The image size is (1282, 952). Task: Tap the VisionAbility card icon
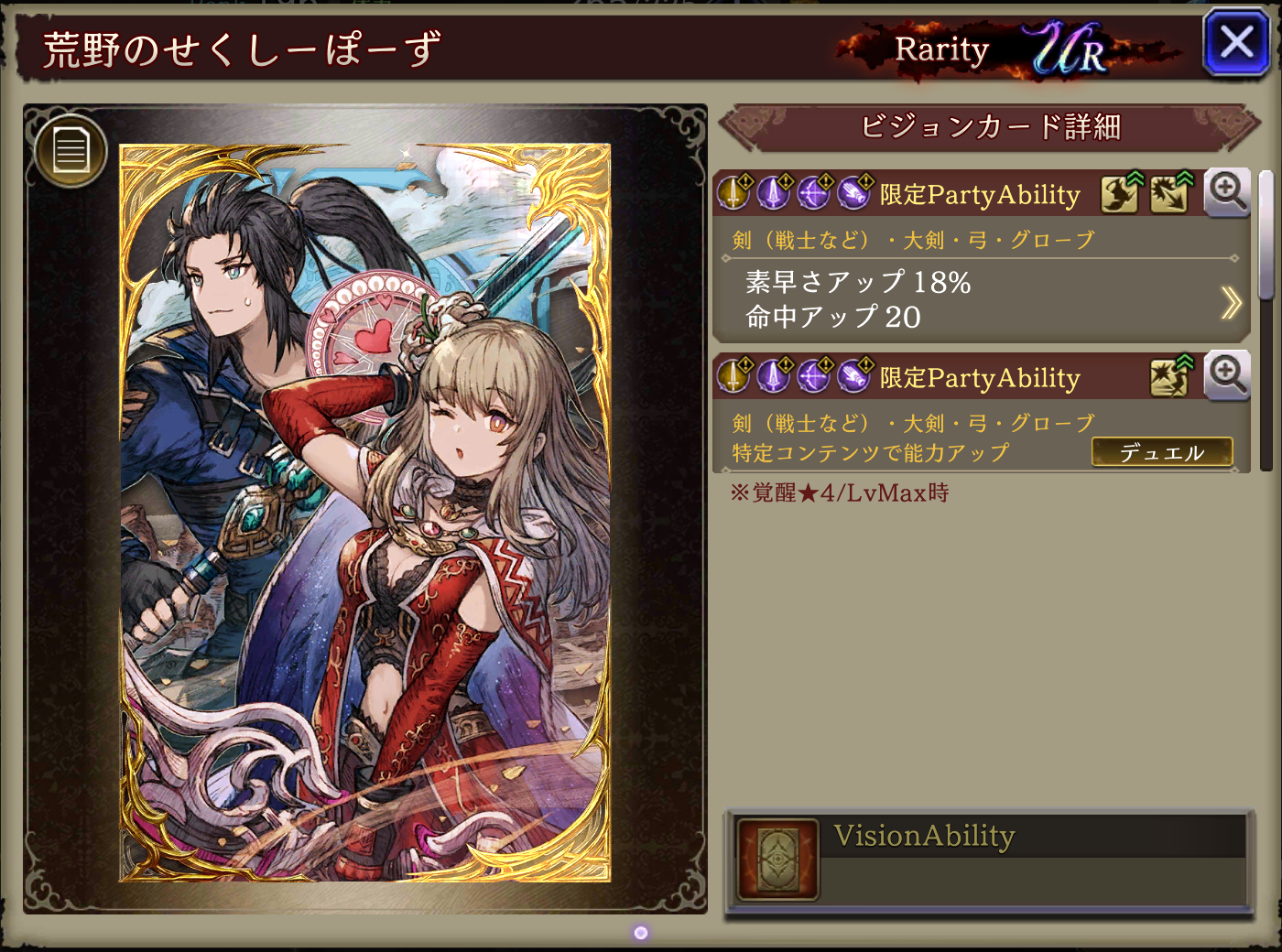[x=777, y=860]
